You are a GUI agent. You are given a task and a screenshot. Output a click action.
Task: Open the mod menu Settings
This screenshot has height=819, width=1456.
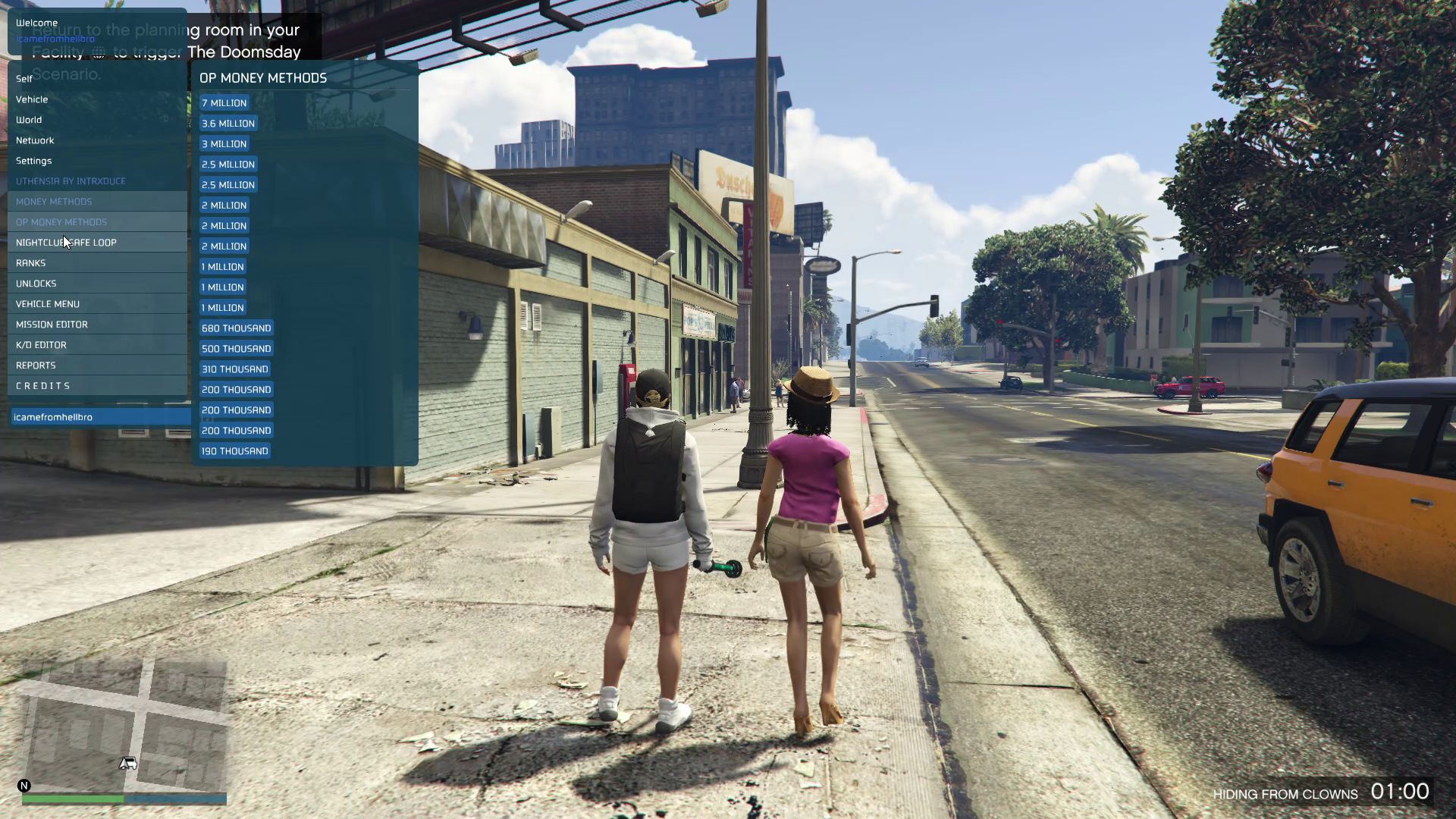(34, 161)
